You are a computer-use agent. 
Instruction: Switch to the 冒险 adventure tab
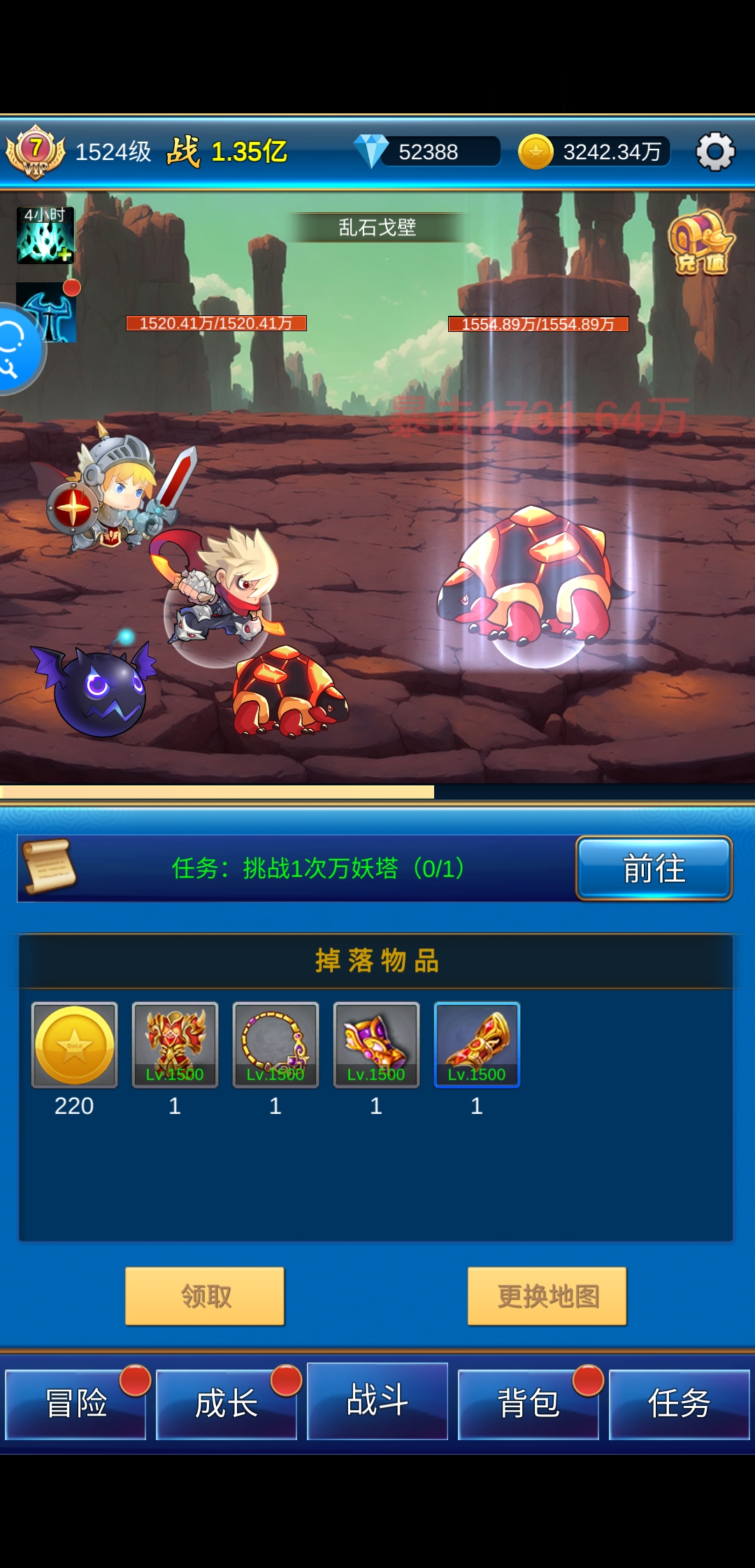[x=75, y=1404]
